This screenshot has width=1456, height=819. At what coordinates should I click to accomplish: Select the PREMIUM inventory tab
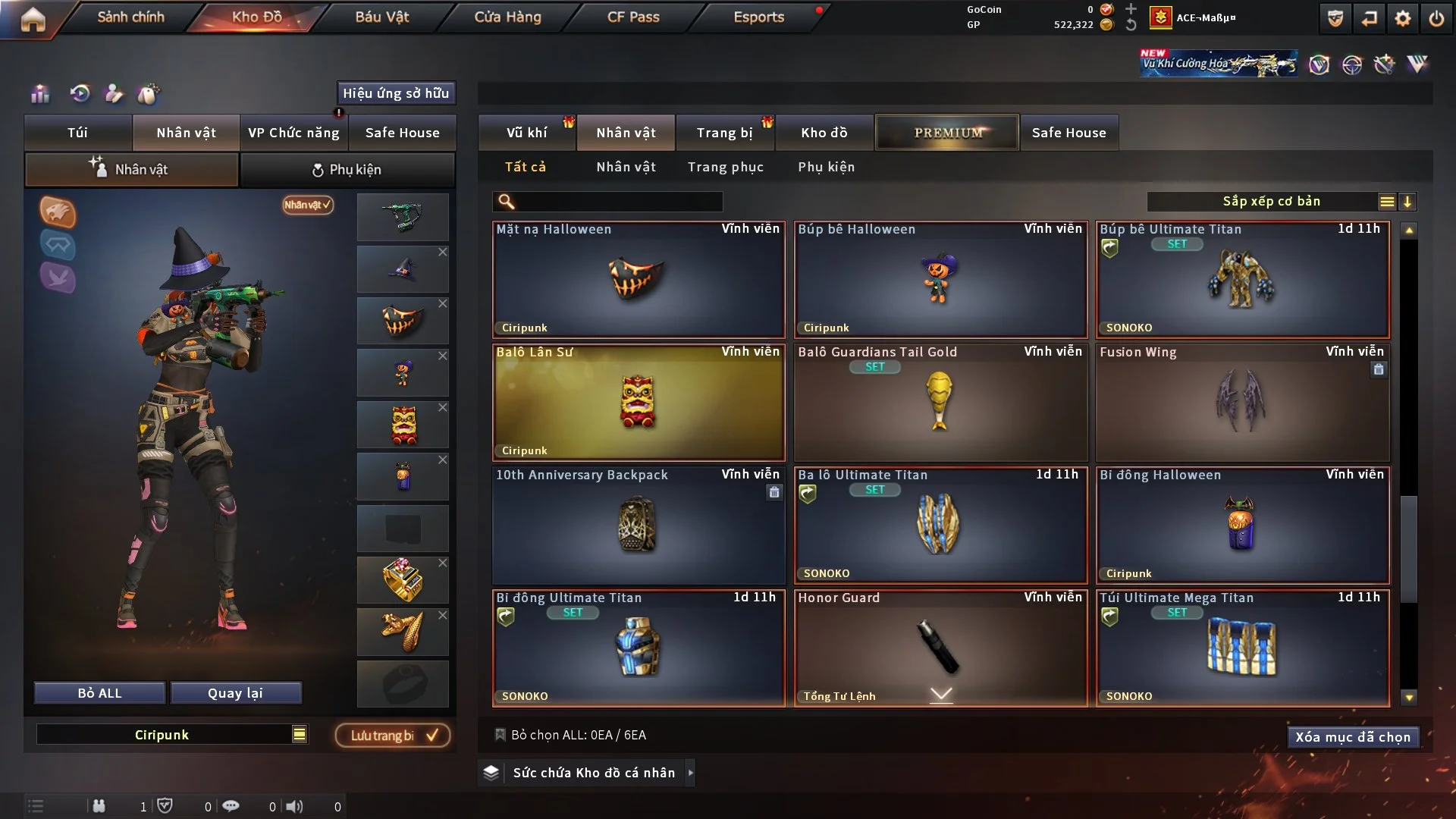947,133
